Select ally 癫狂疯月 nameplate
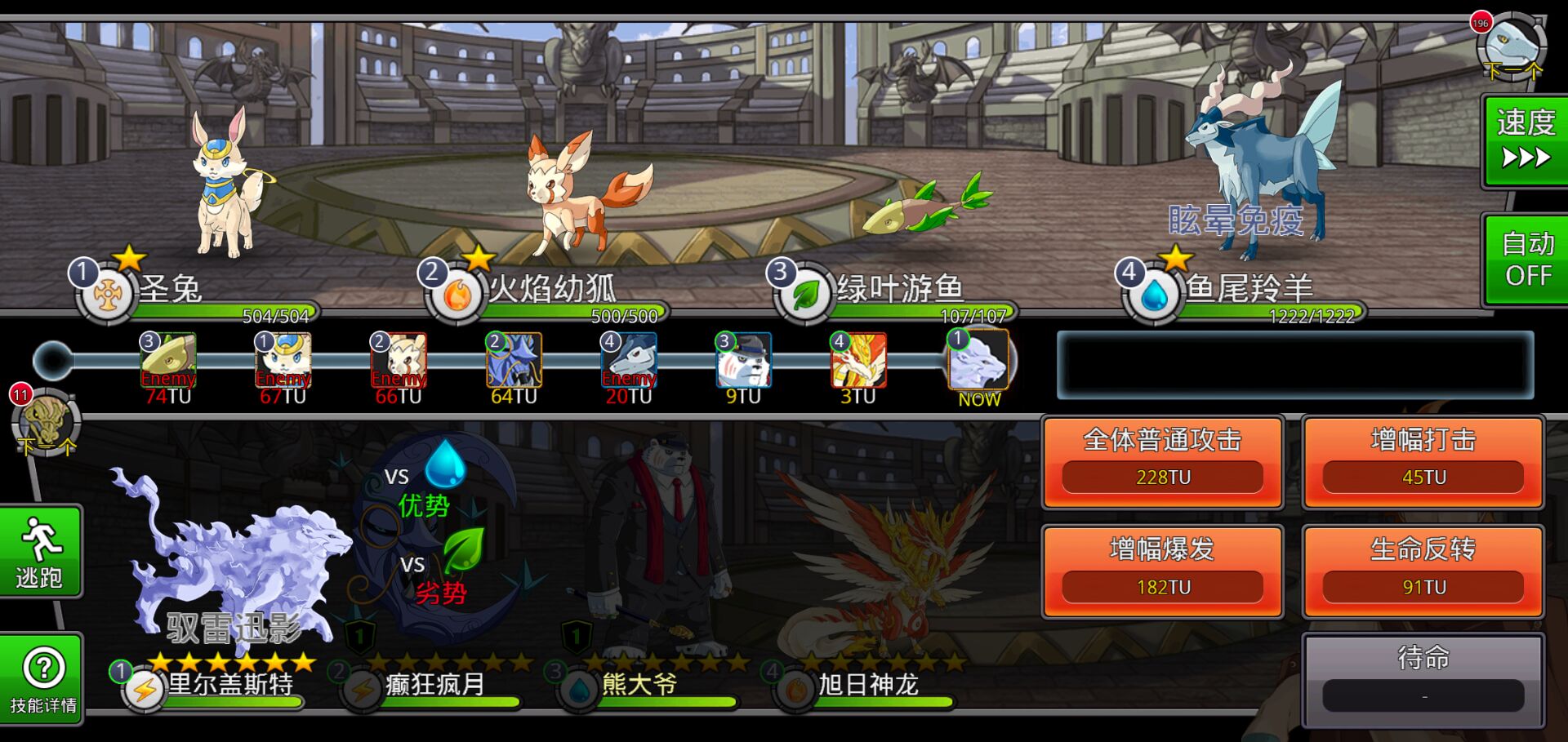The width and height of the screenshot is (1568, 742). pos(433,686)
